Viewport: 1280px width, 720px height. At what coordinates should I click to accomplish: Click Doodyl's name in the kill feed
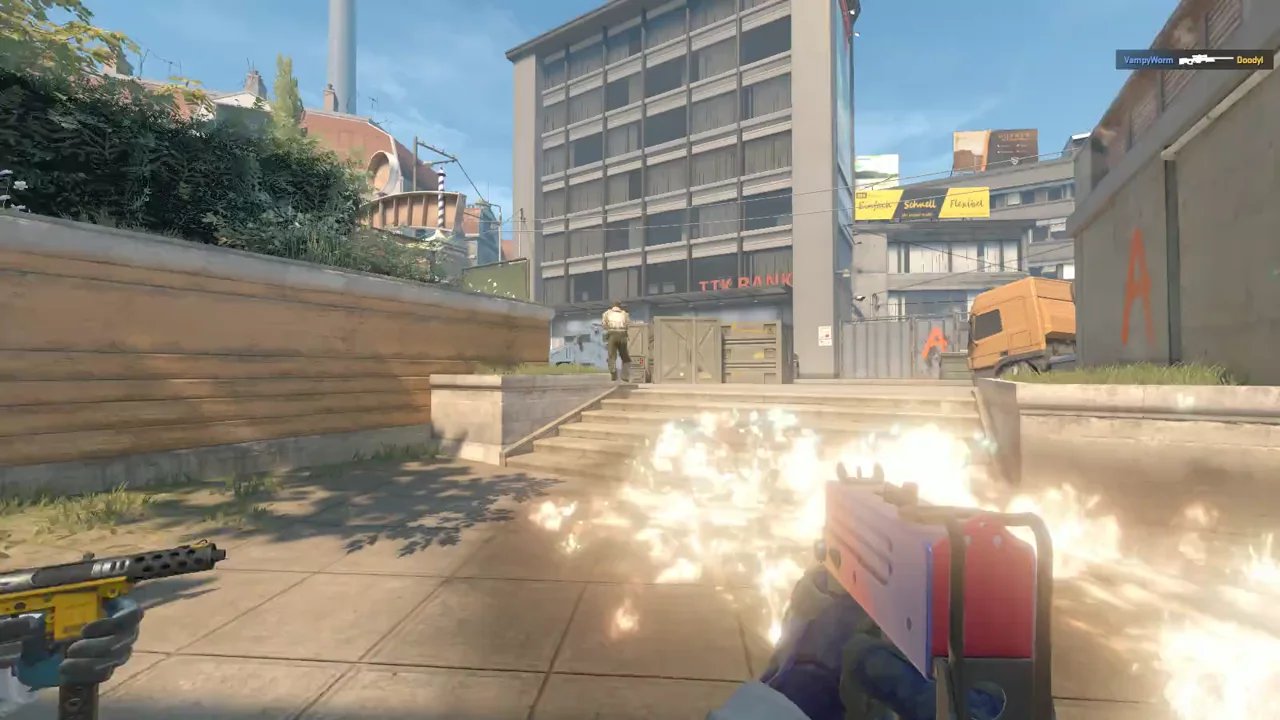tap(1250, 60)
